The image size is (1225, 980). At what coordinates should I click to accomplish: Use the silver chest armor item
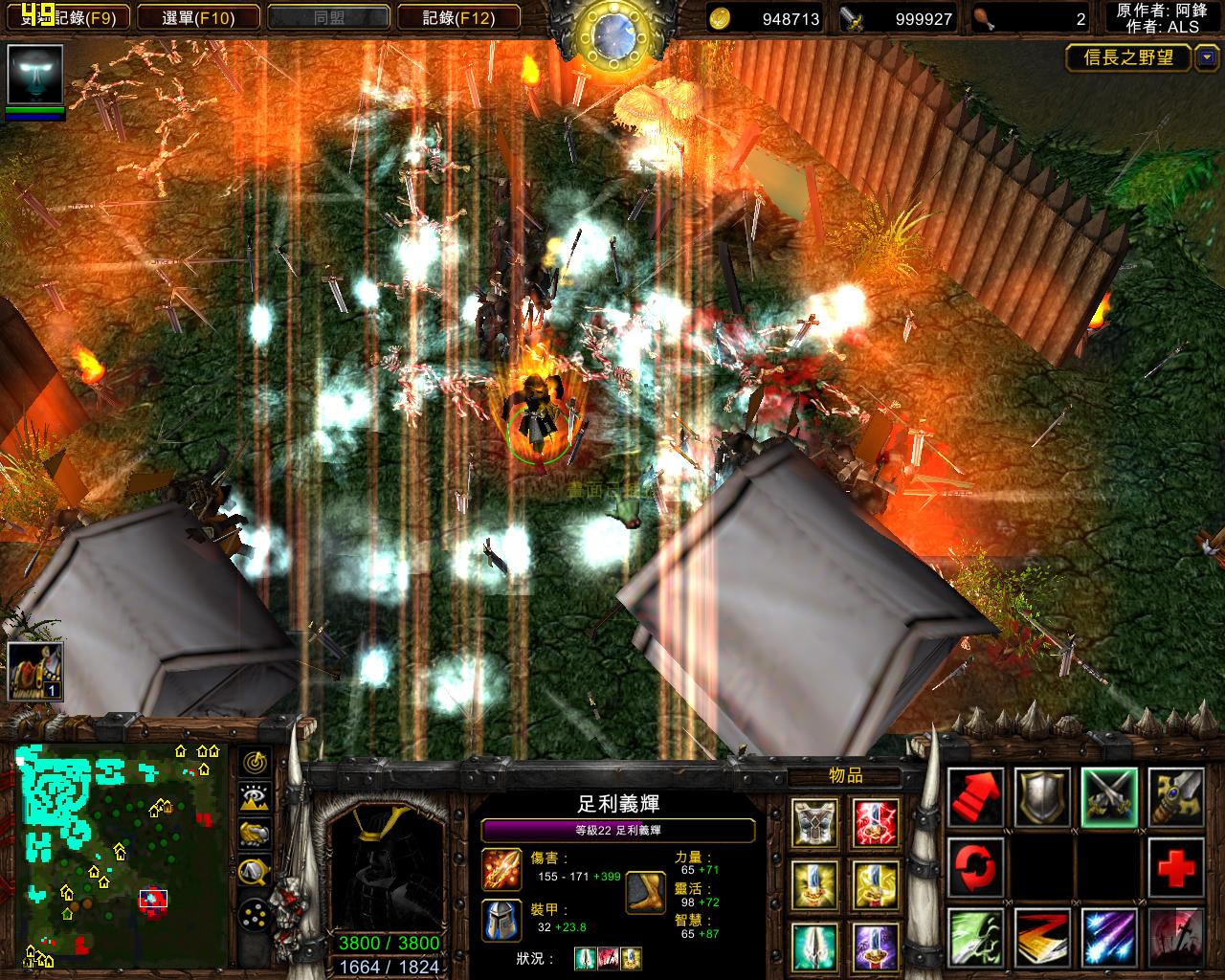coord(815,822)
